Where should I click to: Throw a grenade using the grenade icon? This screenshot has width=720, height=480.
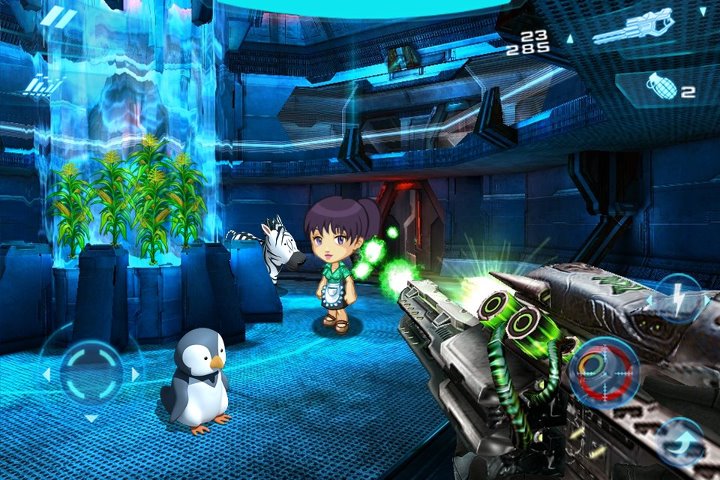click(x=660, y=89)
